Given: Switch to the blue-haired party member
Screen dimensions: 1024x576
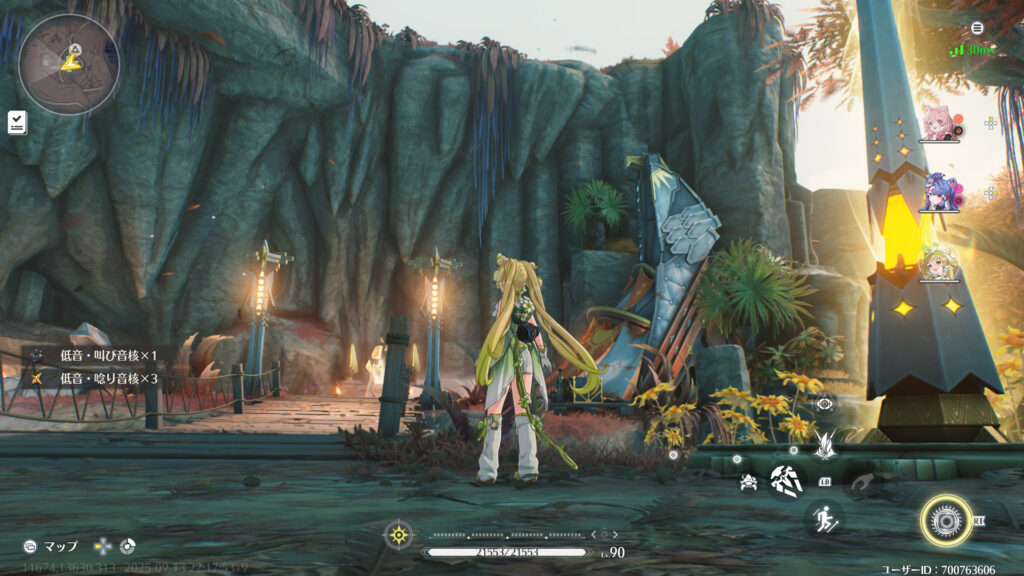Looking at the screenshot, I should 939,192.
